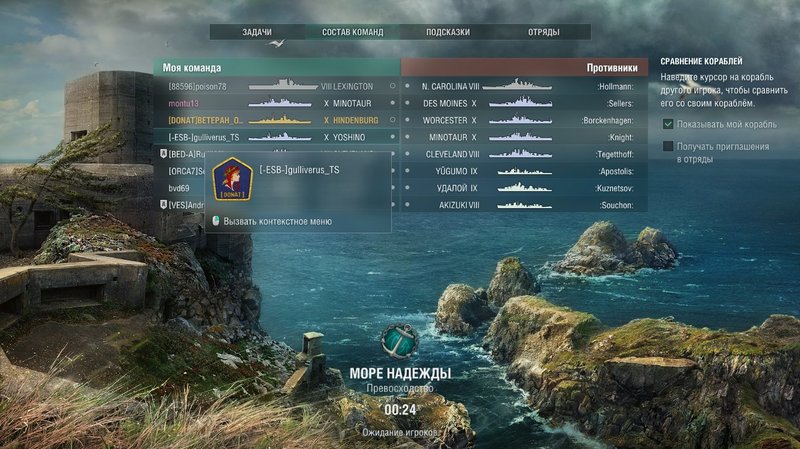Open the ЗАДАЧИ tab
Image resolution: width=800 pixels, height=449 pixels.
point(257,32)
